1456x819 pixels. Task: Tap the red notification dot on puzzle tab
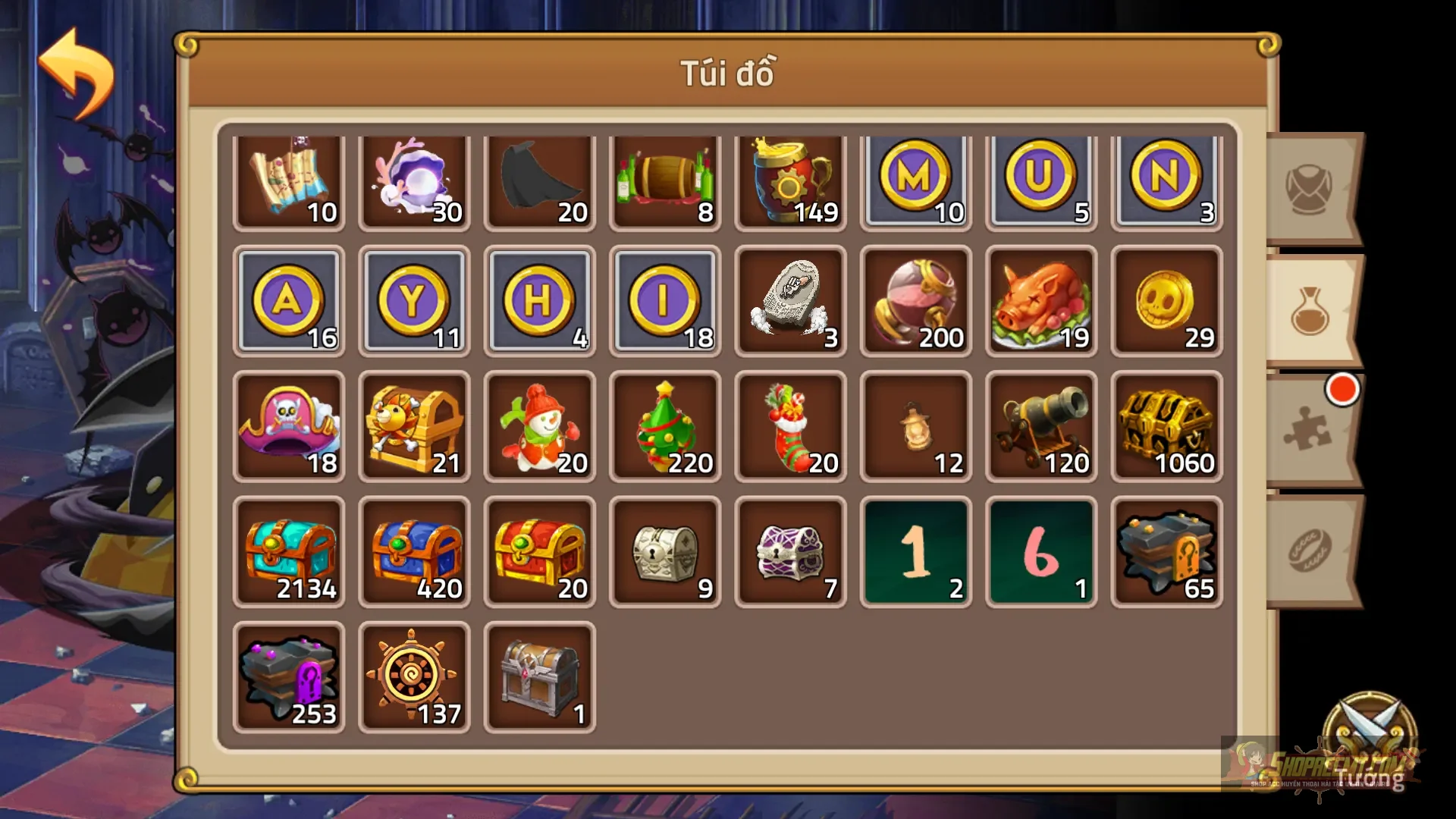tap(1342, 391)
